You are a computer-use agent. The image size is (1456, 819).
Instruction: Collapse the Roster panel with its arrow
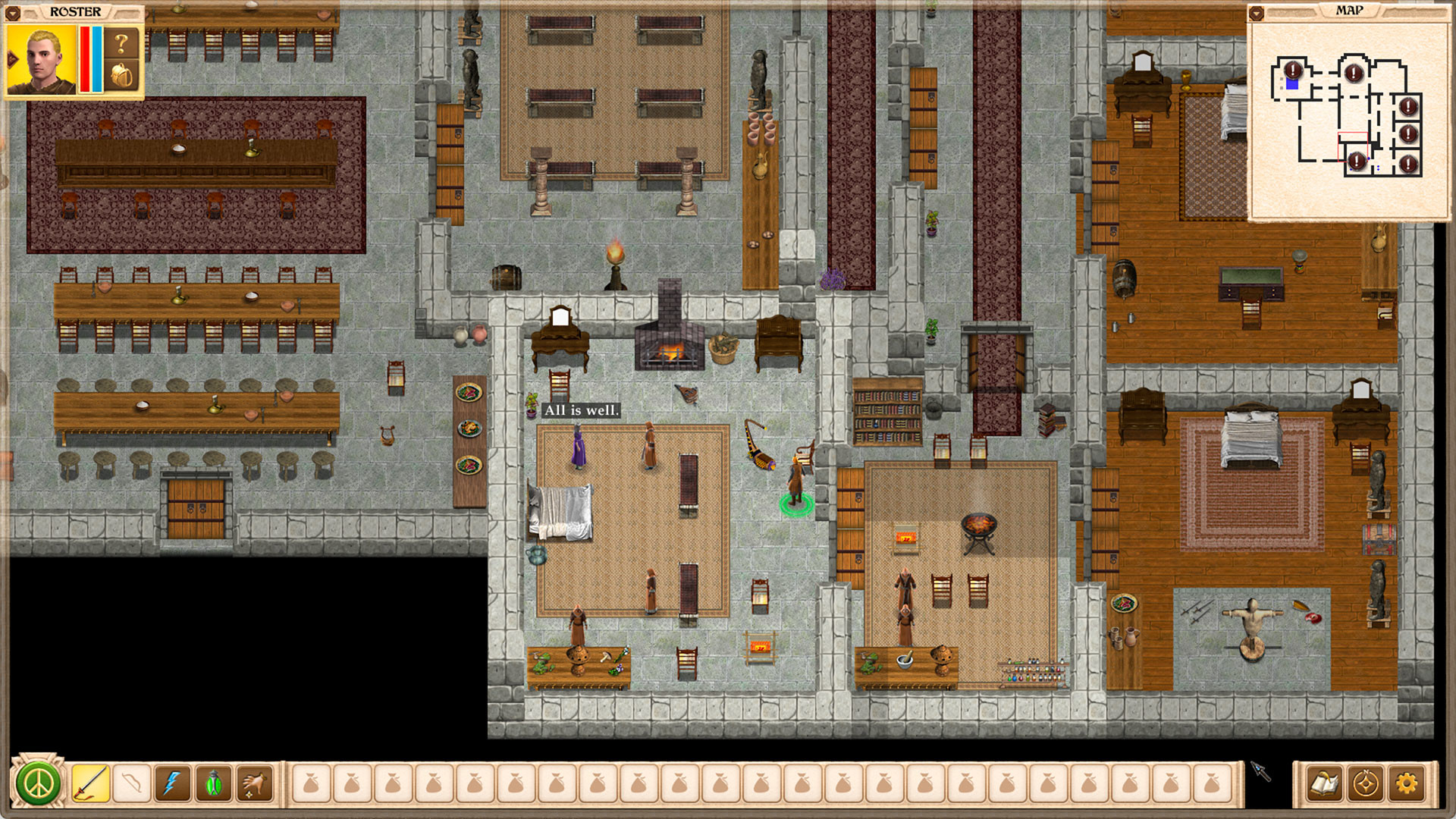[13, 12]
